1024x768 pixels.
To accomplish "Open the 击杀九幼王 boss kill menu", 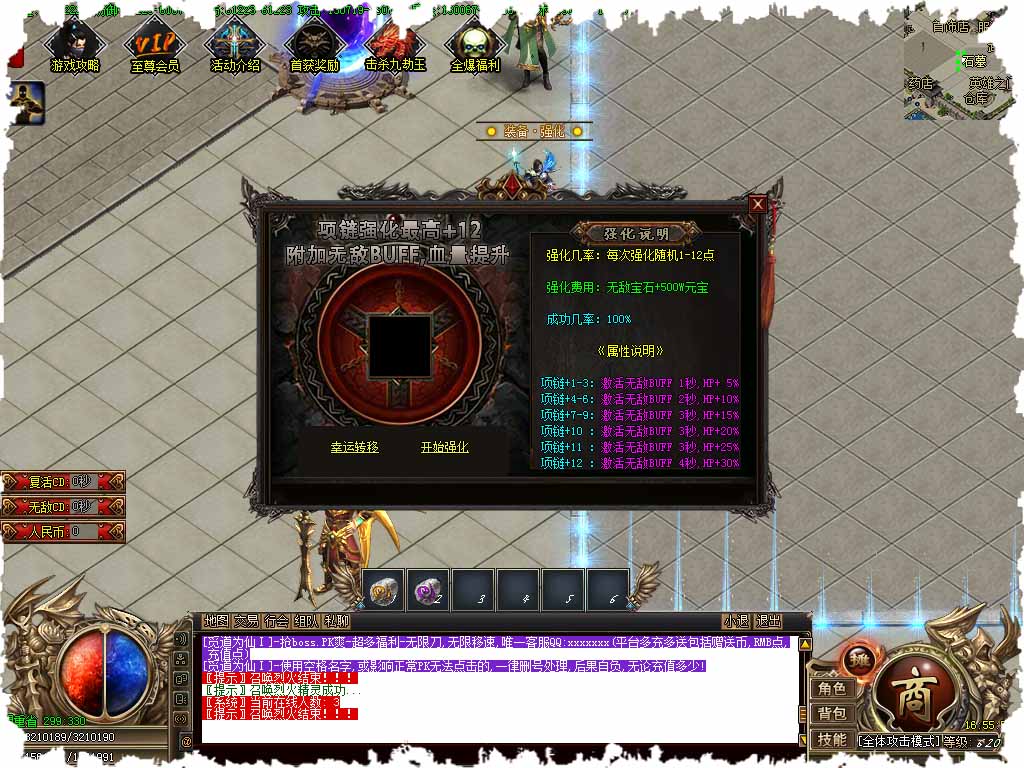I will (x=395, y=46).
